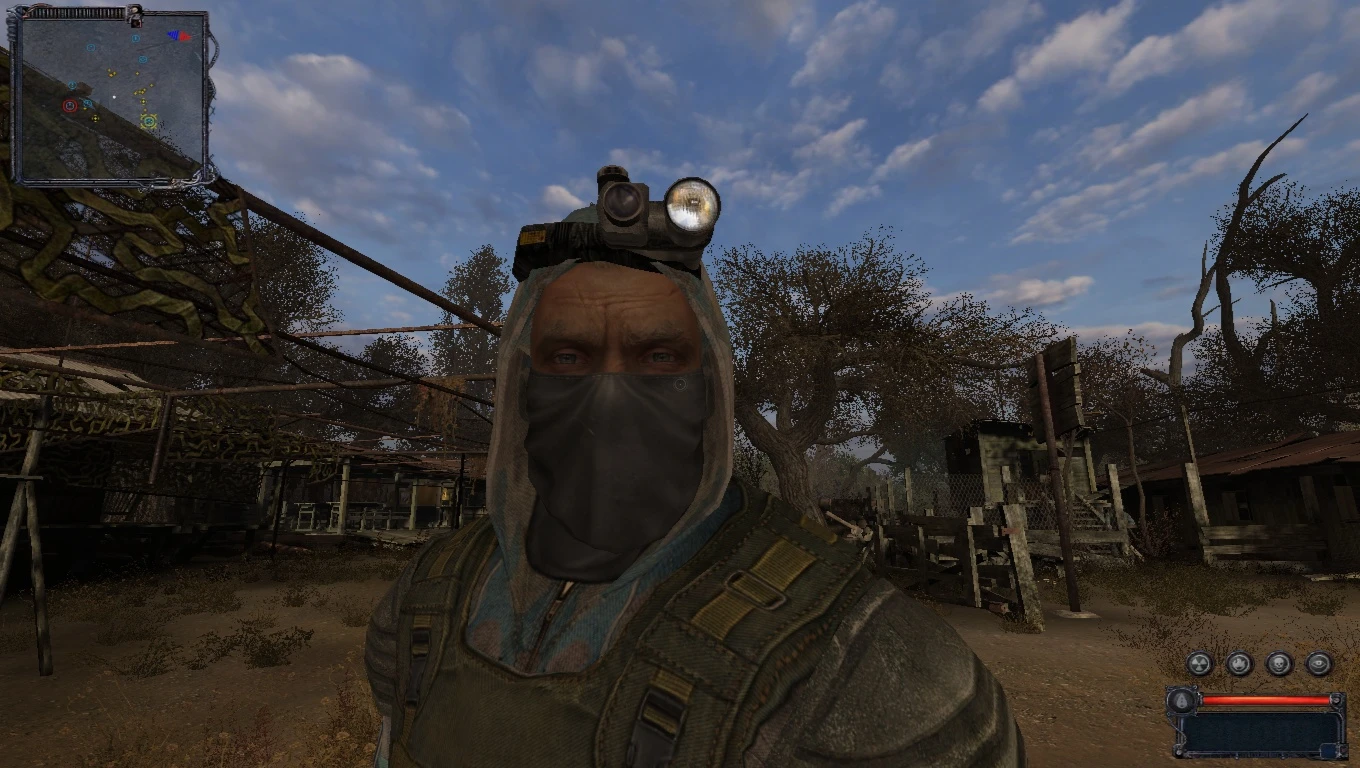This screenshot has height=768, width=1360.
Task: Click the red enemies counter arrow above the minimap
Action: pos(185,36)
